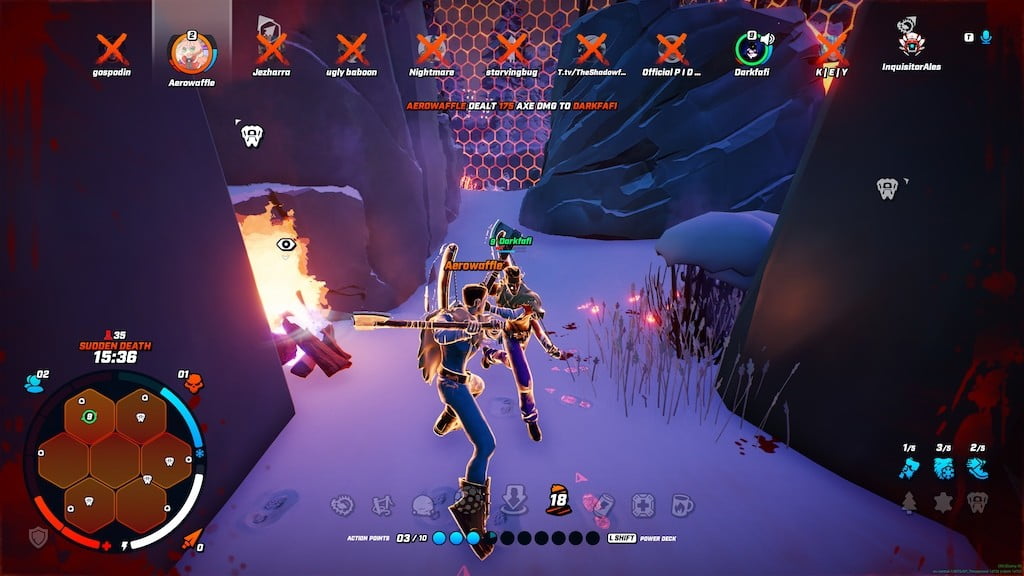This screenshot has height=576, width=1024.
Task: Use the campfire mug item
Action: click(x=682, y=505)
